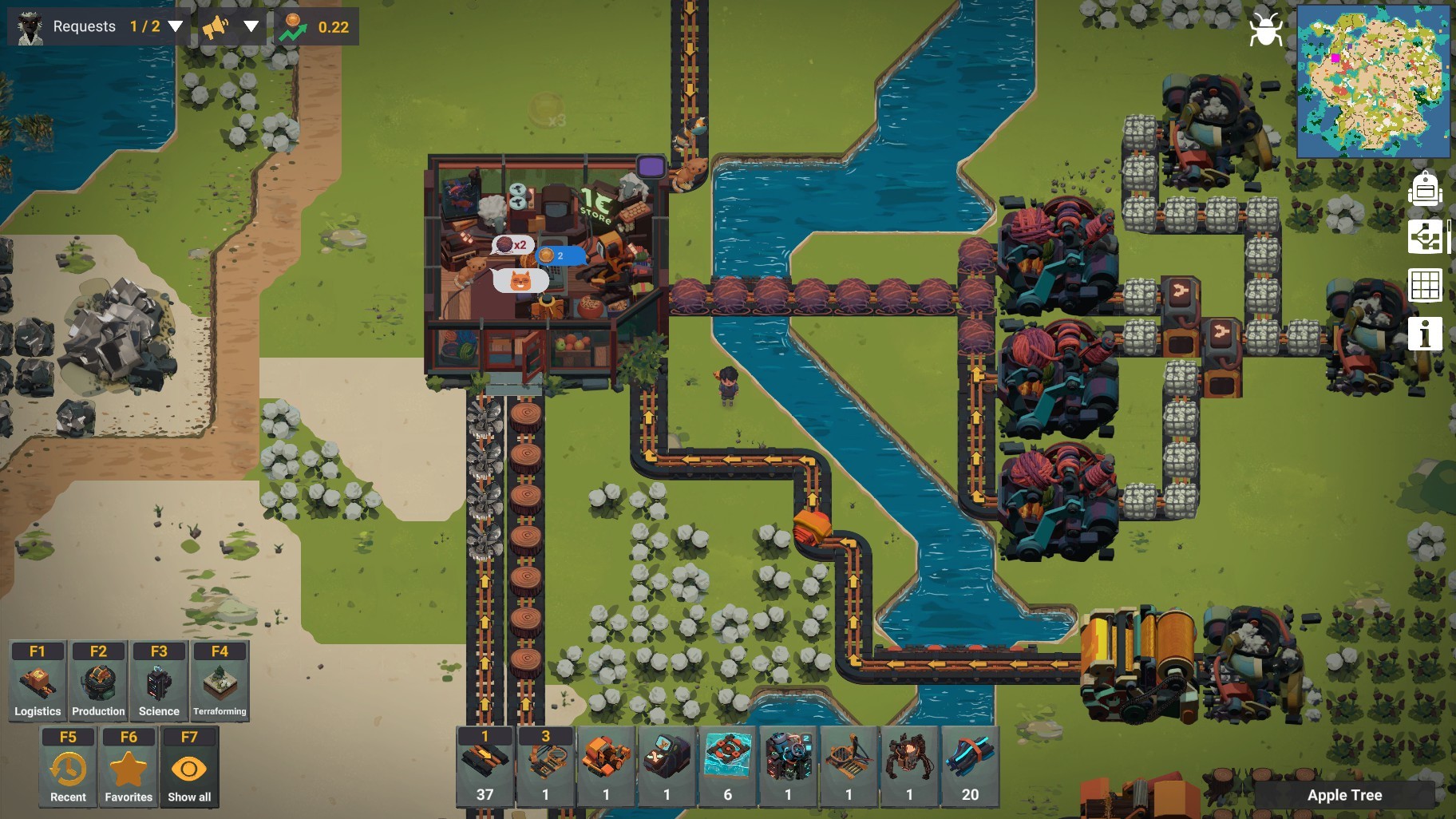The image size is (1456, 819).
Task: Open the flowchart tech tree icon
Action: click(x=1425, y=237)
